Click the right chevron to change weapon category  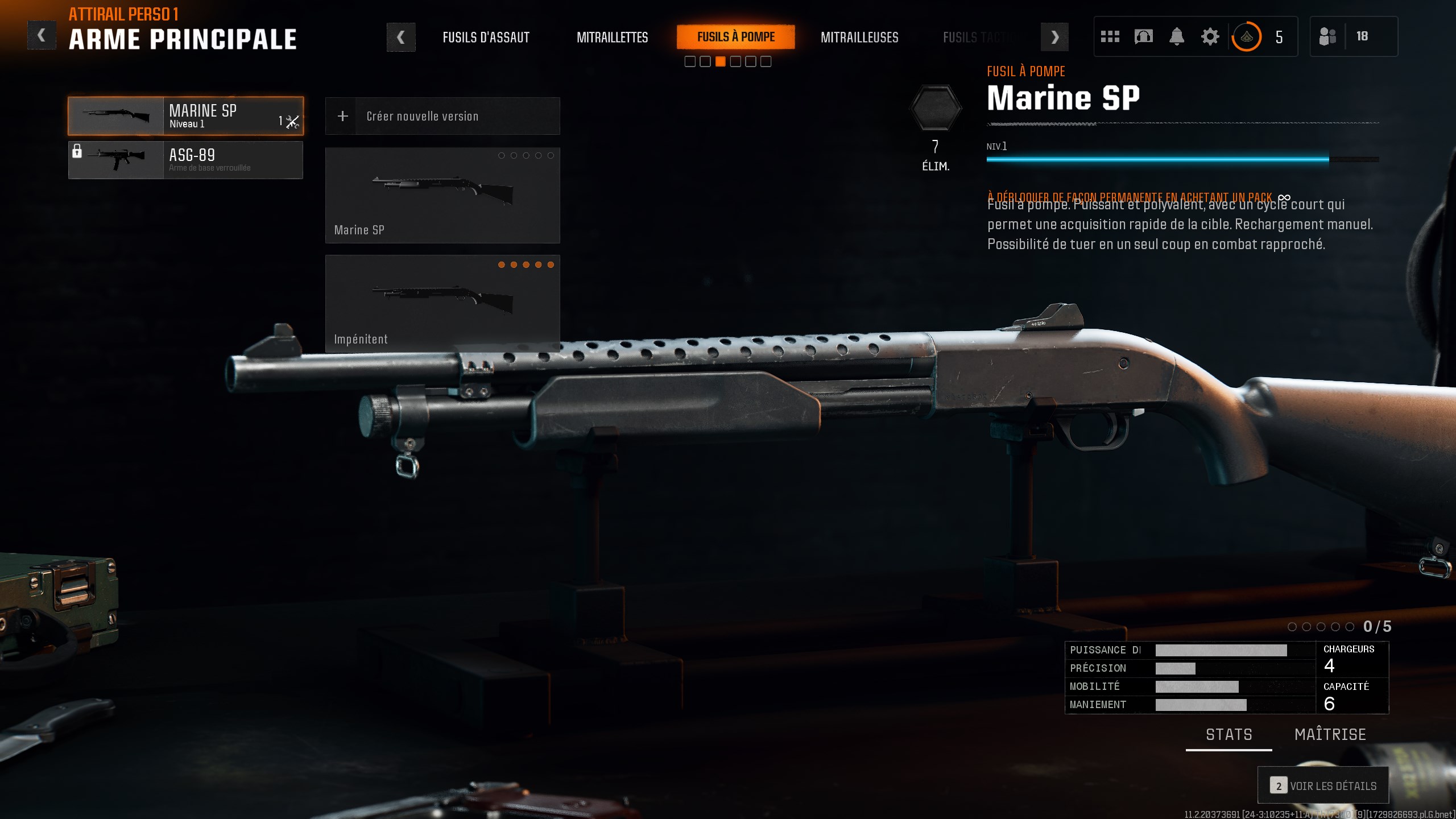pos(1055,37)
